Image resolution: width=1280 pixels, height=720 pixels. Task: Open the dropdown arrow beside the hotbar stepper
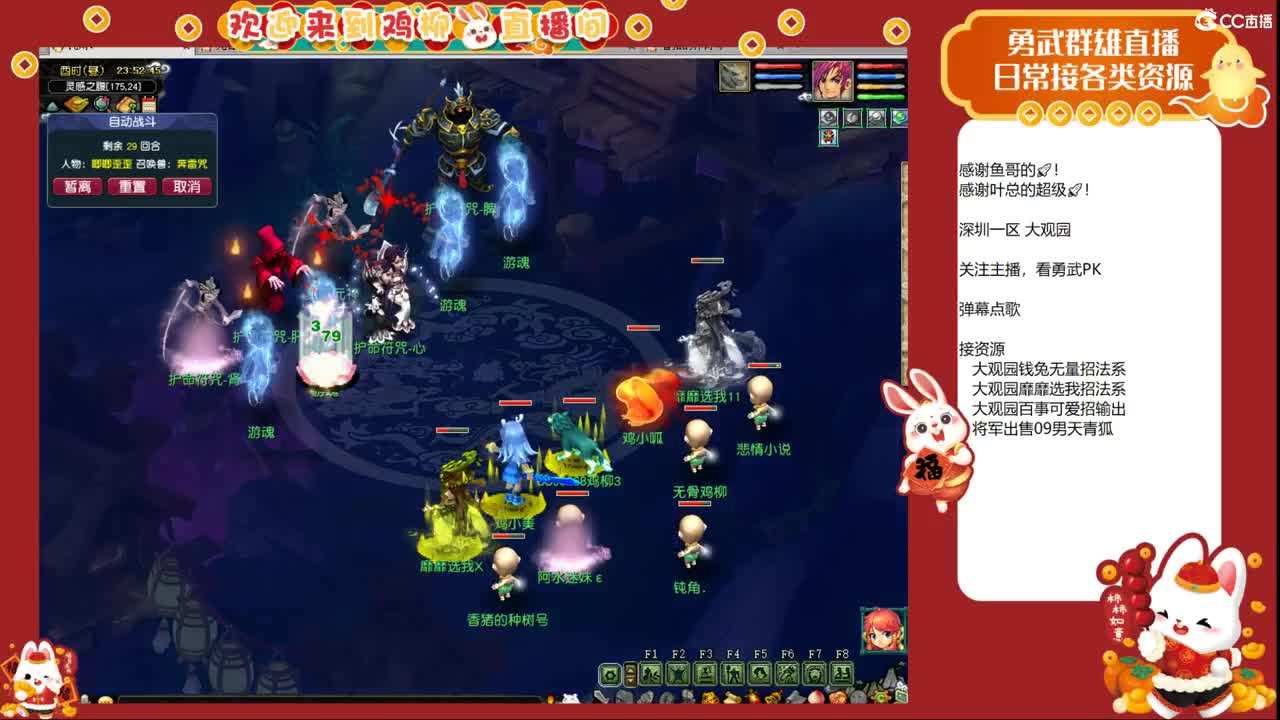coord(630,678)
